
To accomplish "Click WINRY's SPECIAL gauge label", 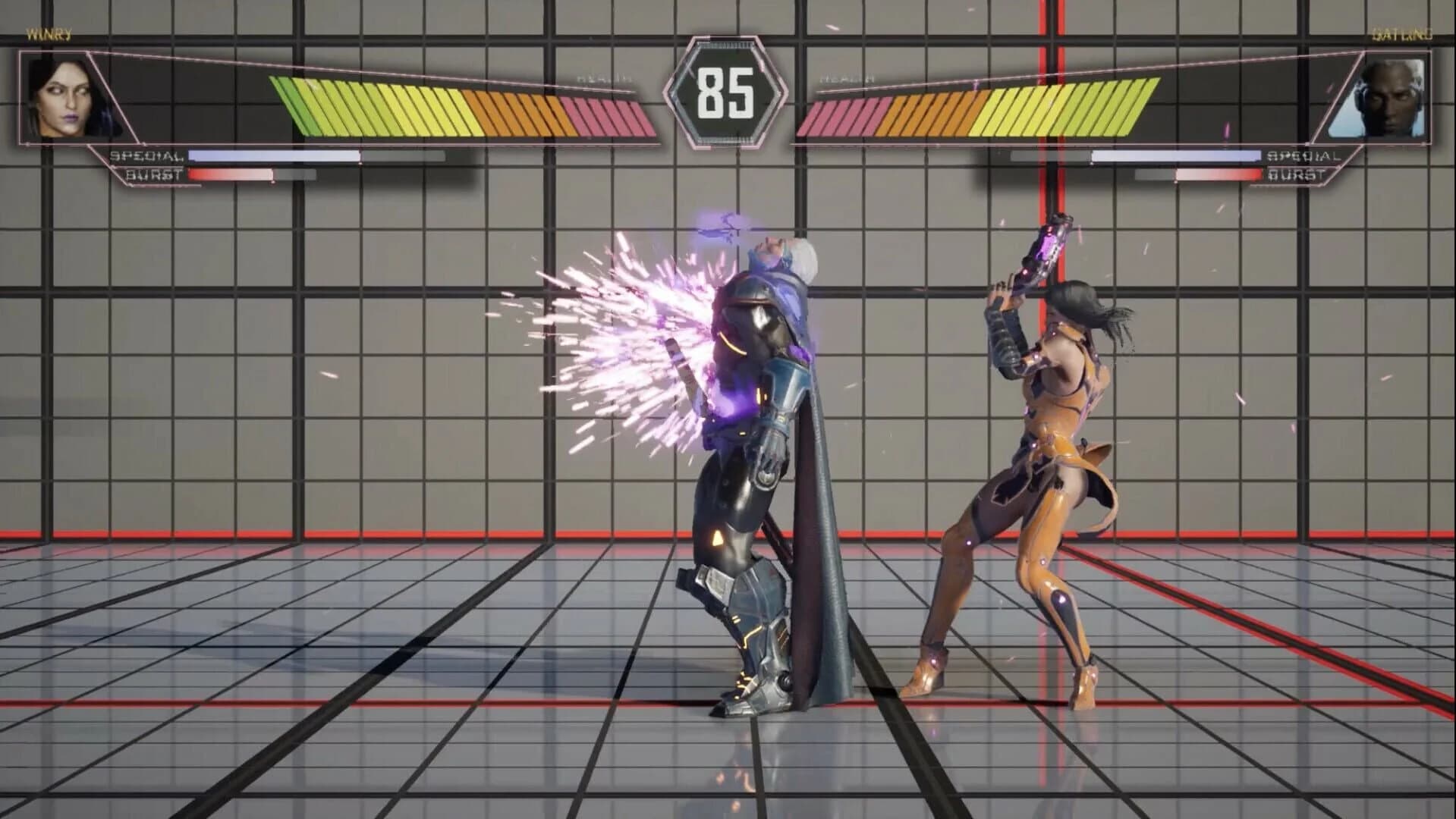I will (x=144, y=156).
